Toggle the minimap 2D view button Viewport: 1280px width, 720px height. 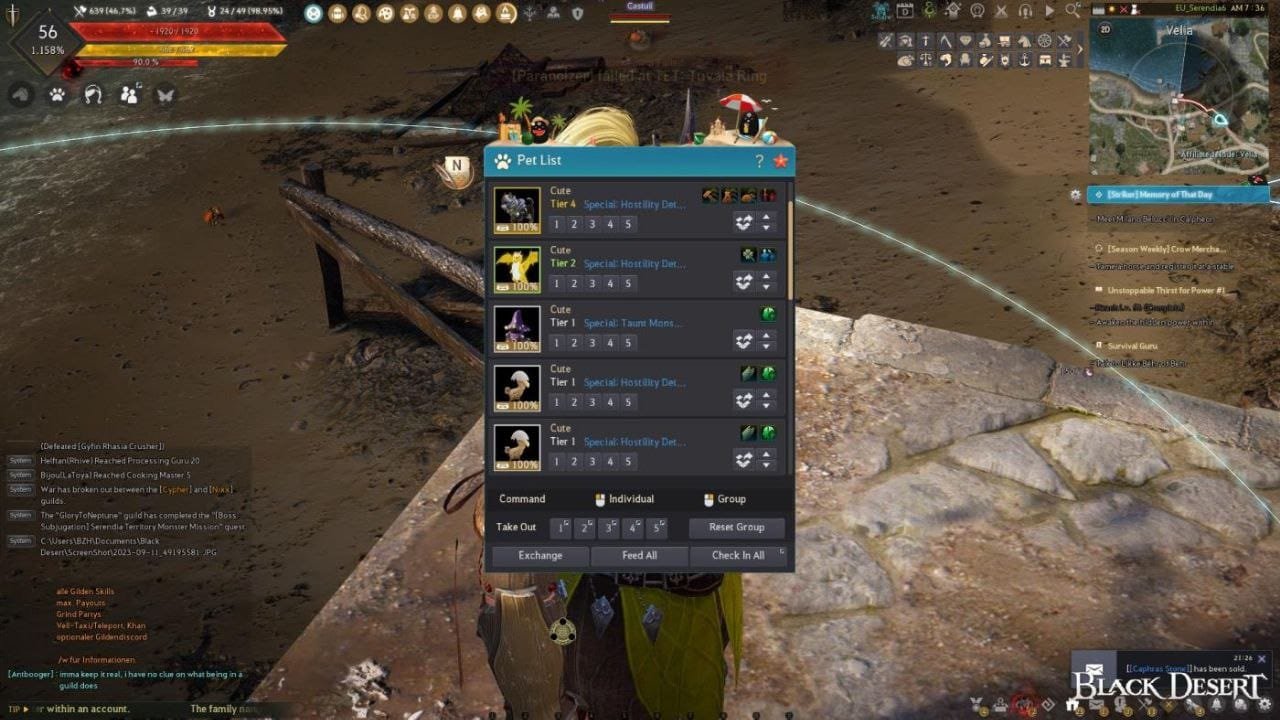1105,29
